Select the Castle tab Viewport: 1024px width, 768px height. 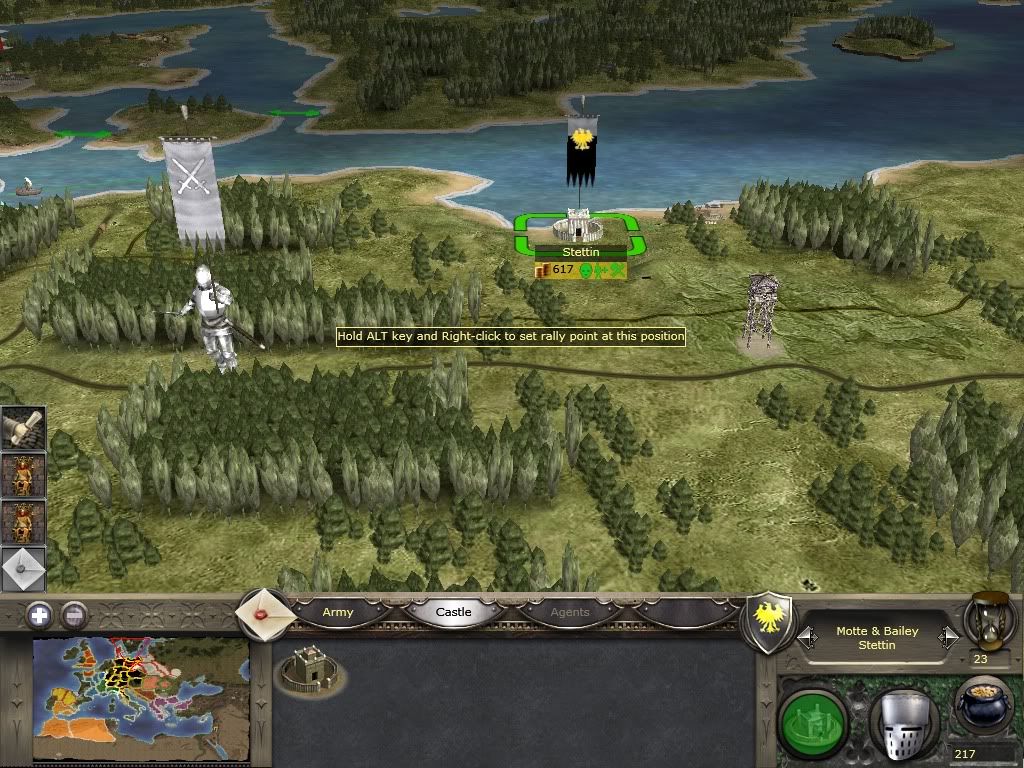453,612
